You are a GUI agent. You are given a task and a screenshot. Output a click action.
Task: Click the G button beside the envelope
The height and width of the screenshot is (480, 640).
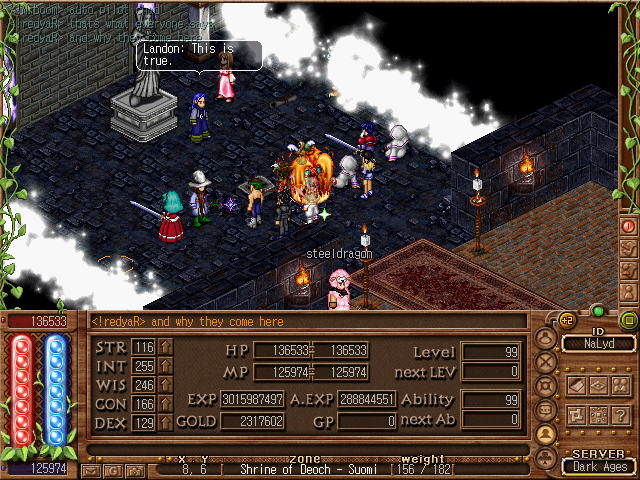pos(113,470)
